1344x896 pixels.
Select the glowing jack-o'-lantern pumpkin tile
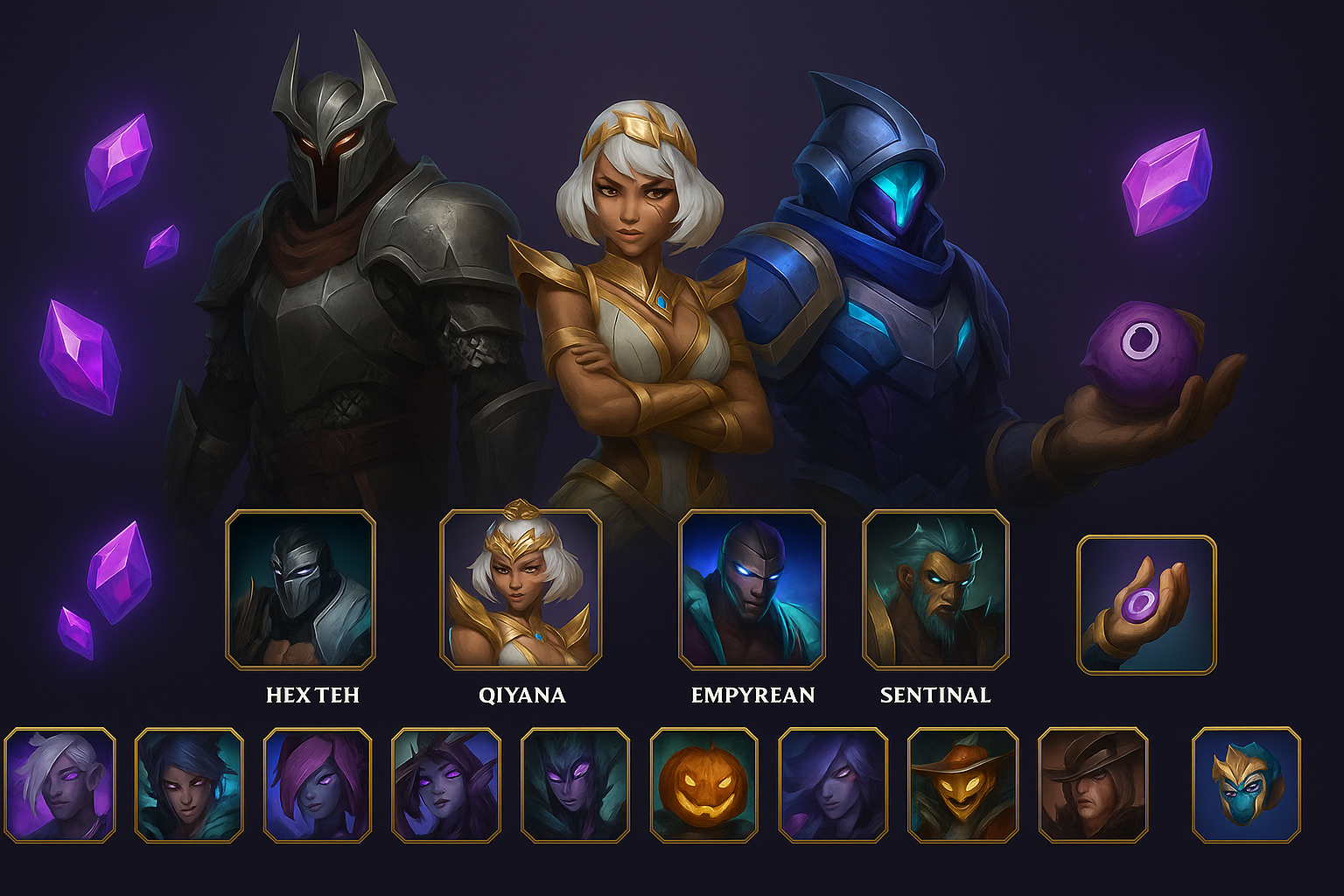tap(703, 785)
